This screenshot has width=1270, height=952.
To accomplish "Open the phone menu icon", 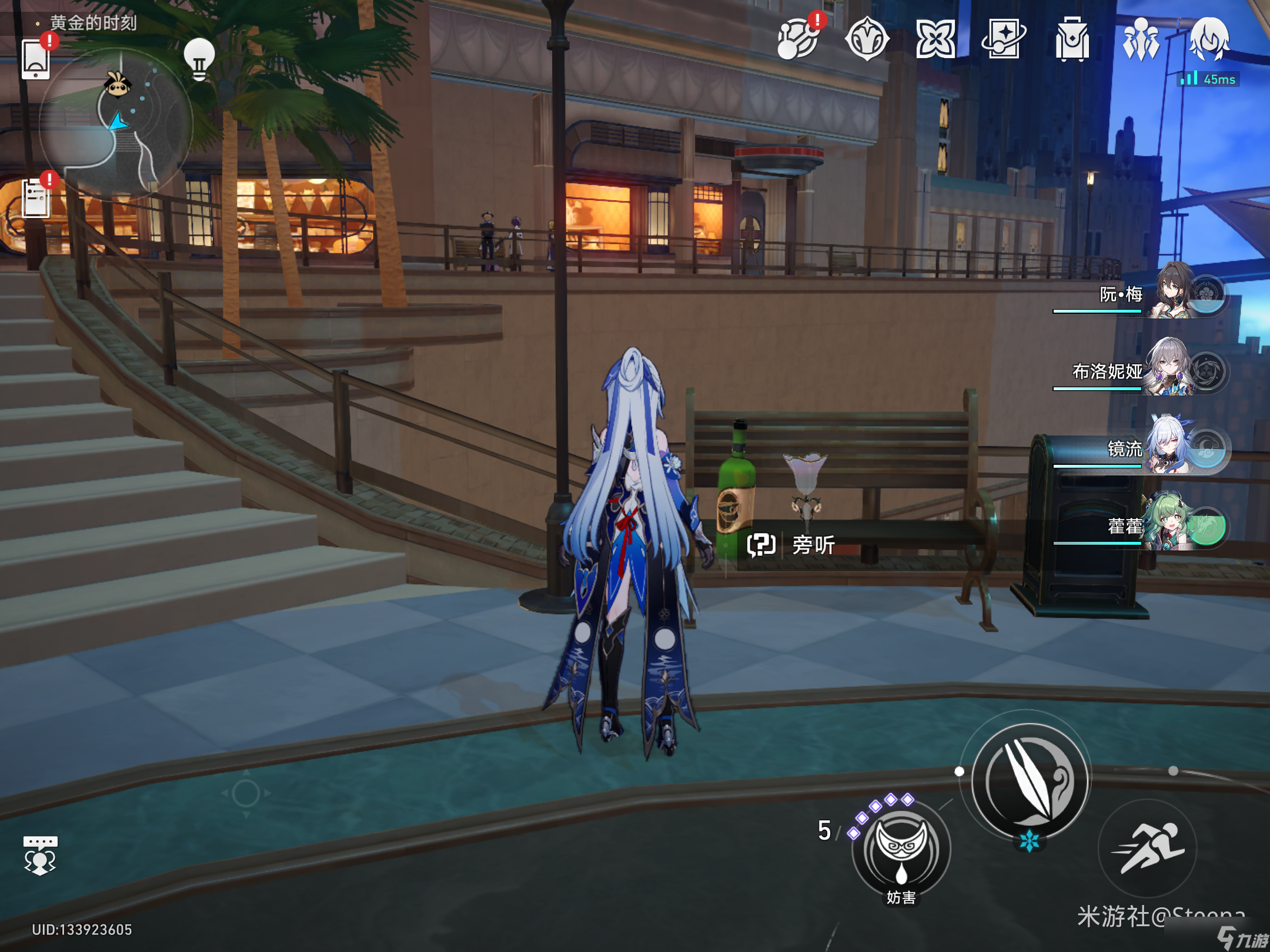I will [x=36, y=59].
